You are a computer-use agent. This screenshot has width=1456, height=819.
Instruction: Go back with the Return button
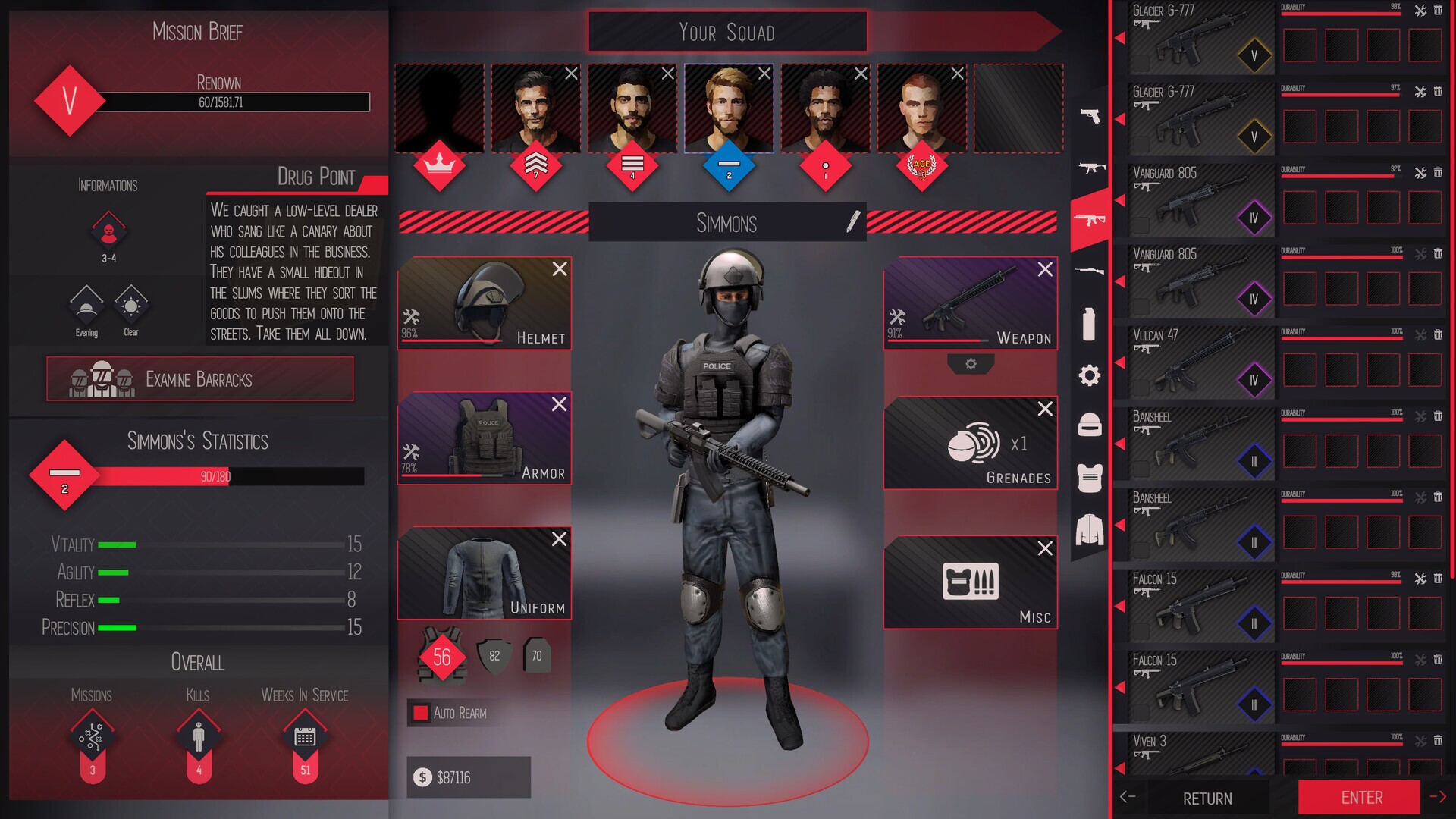[x=1207, y=799]
